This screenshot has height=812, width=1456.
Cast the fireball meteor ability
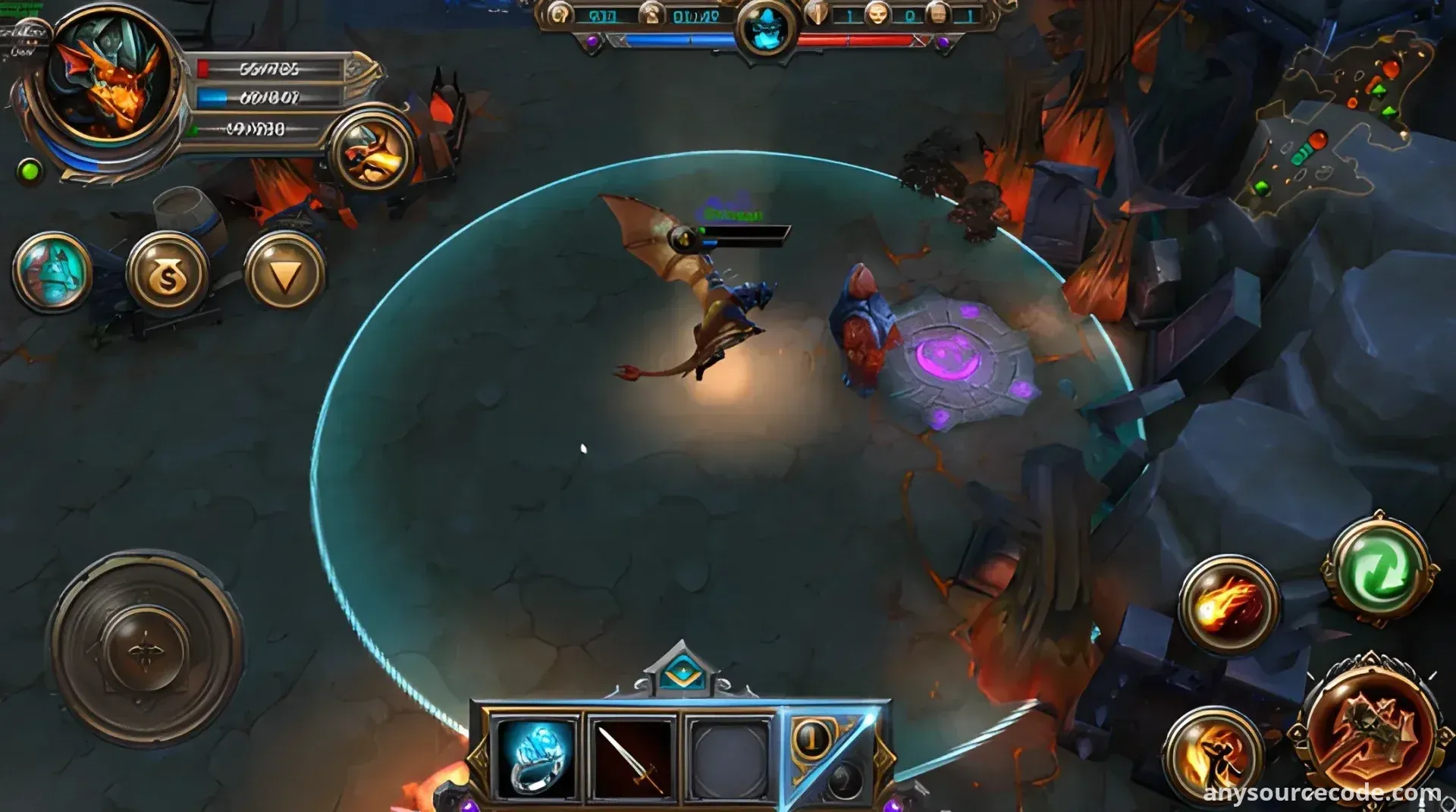coord(1229,604)
